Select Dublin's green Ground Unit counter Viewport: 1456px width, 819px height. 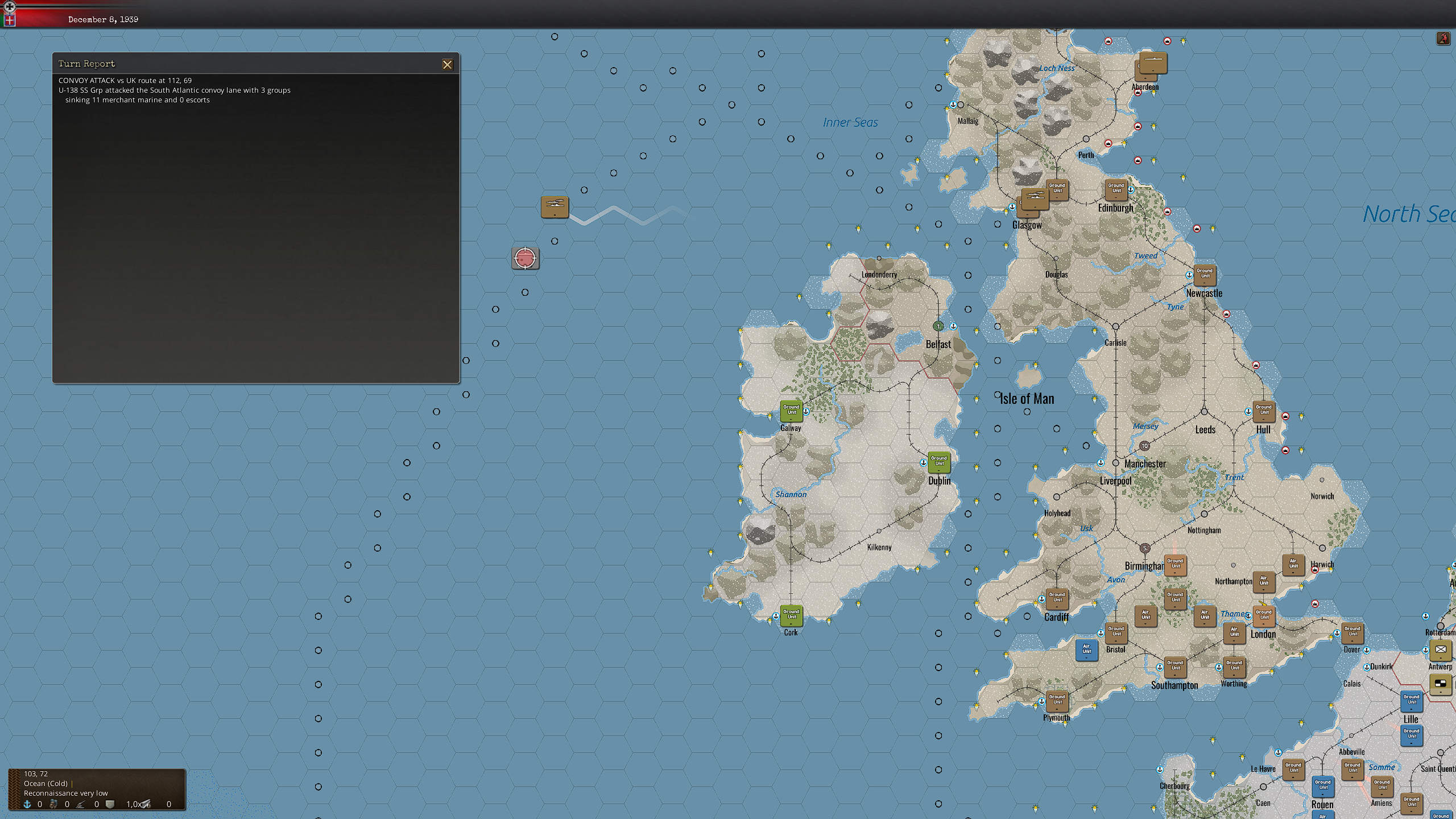[x=938, y=463]
